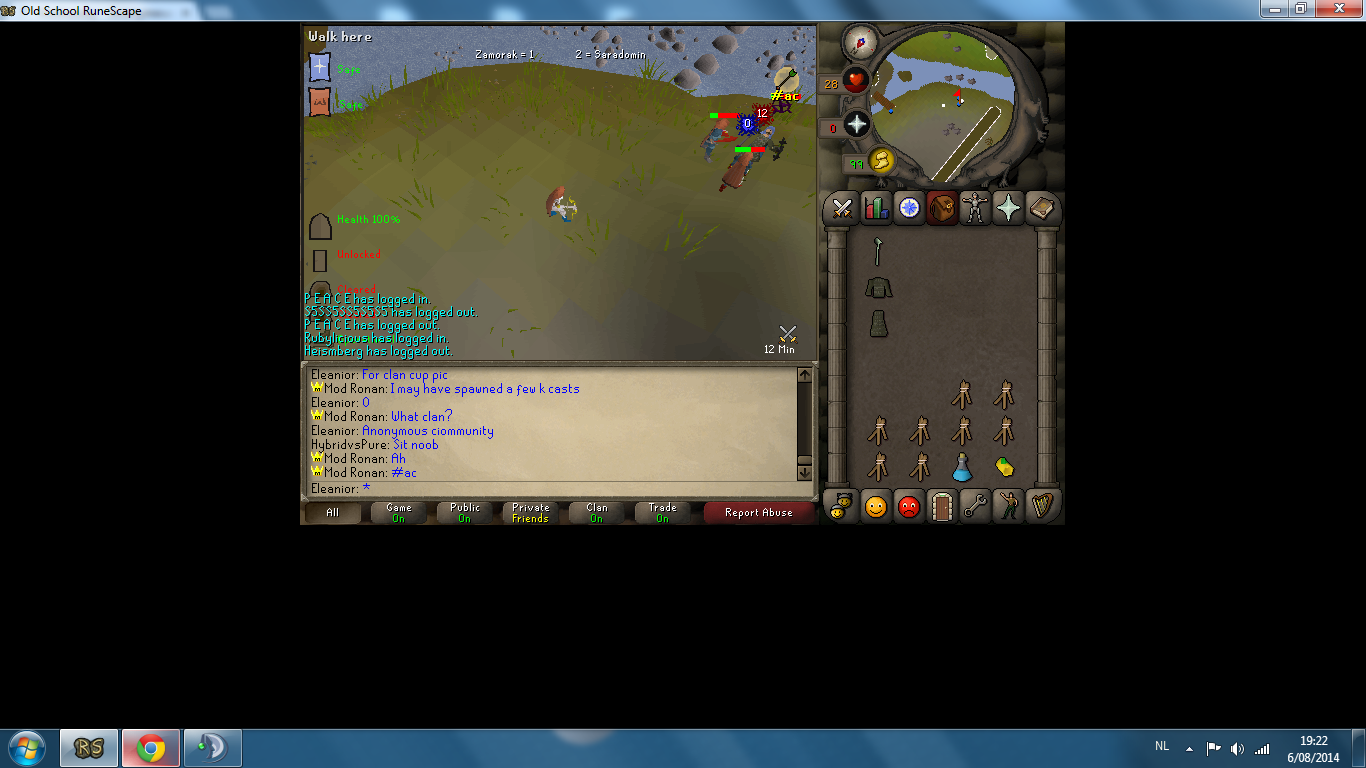Open the Music player tab
Screen dimensions: 1366x768
click(1042, 507)
